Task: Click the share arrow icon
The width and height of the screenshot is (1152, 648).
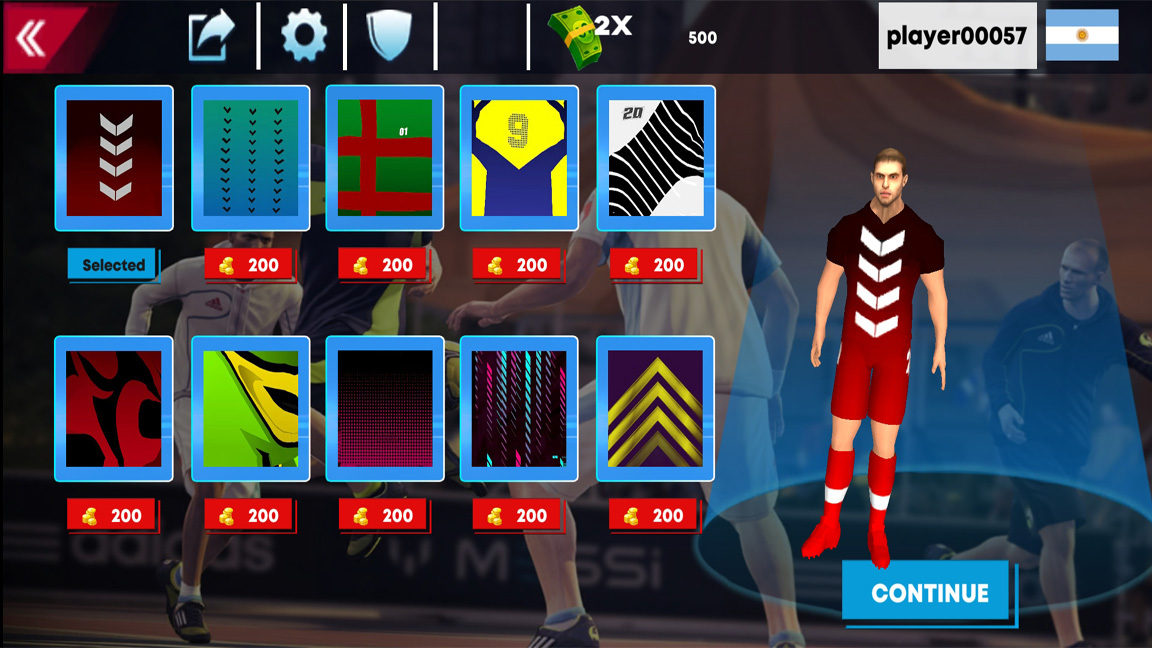Action: tap(211, 37)
